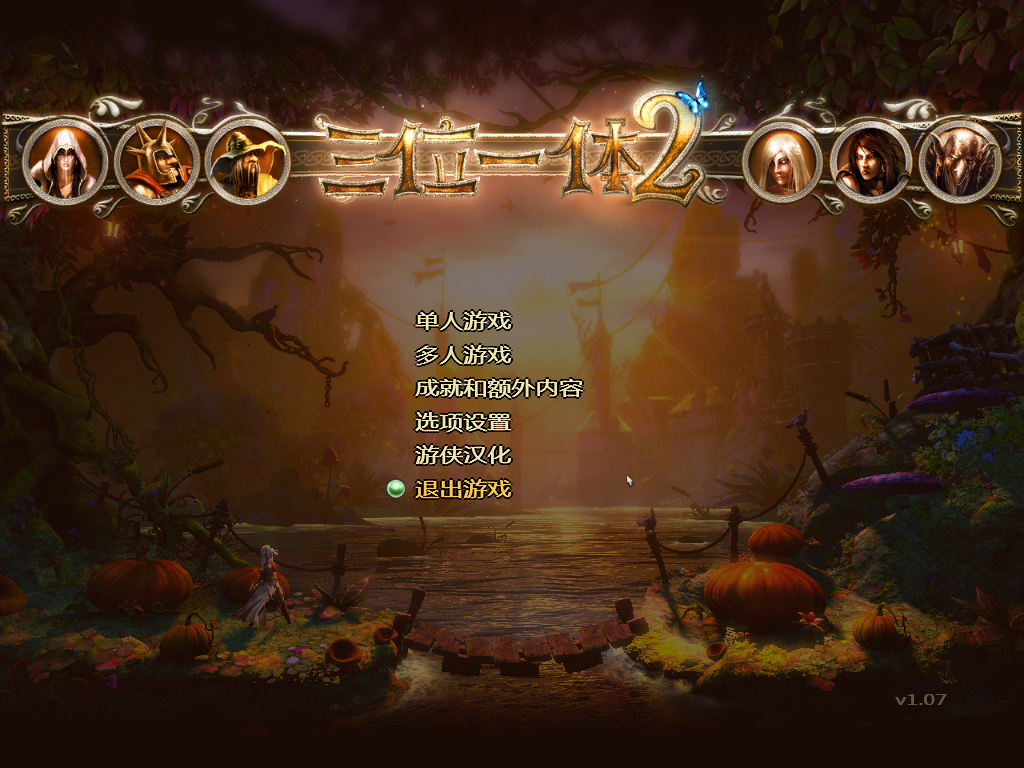Open 选项设置 options settings
The image size is (1024, 768).
(462, 422)
